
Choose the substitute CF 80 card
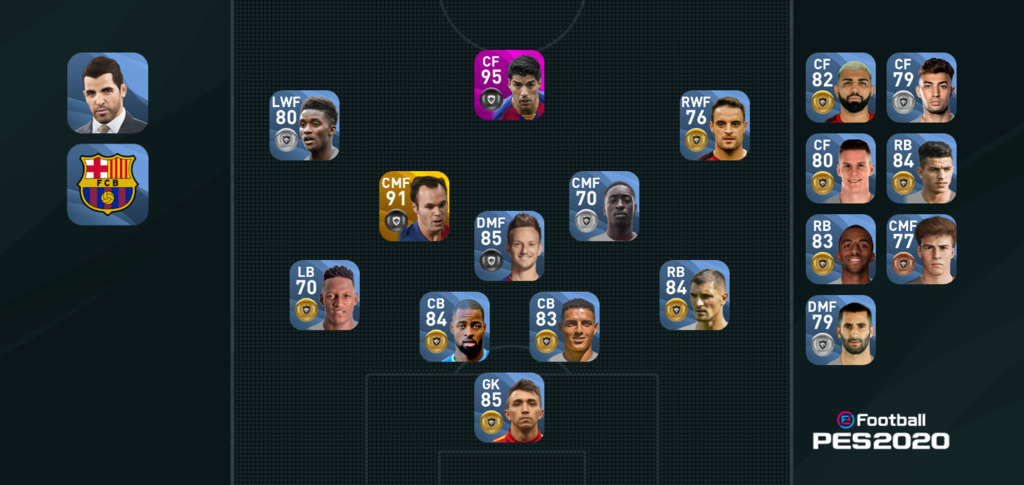840,169
